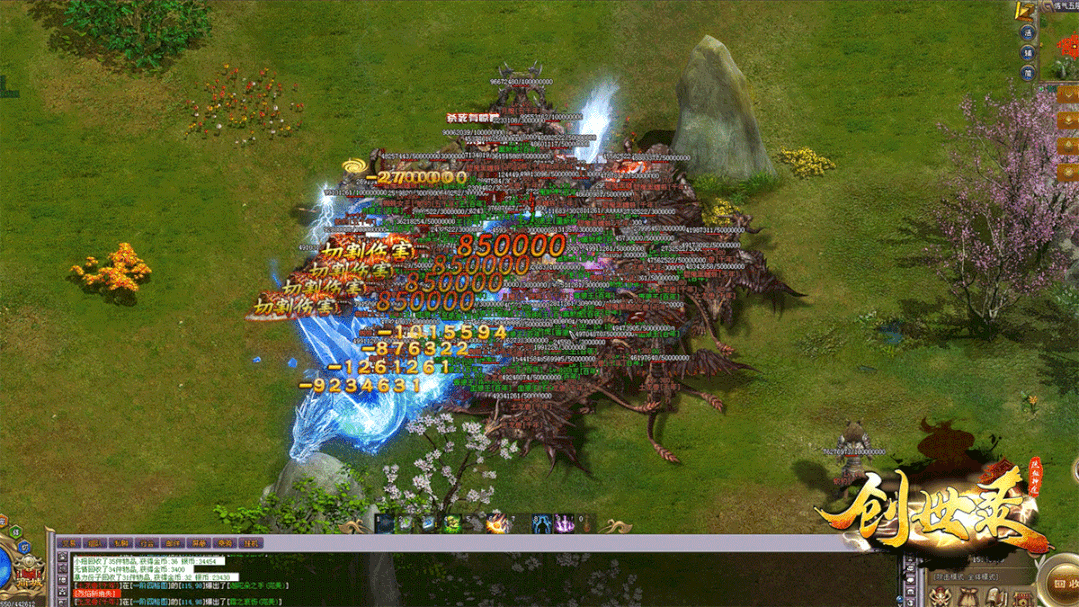Use the purple skill icon in the hotbar
This screenshot has height=607, width=1079.
[563, 523]
